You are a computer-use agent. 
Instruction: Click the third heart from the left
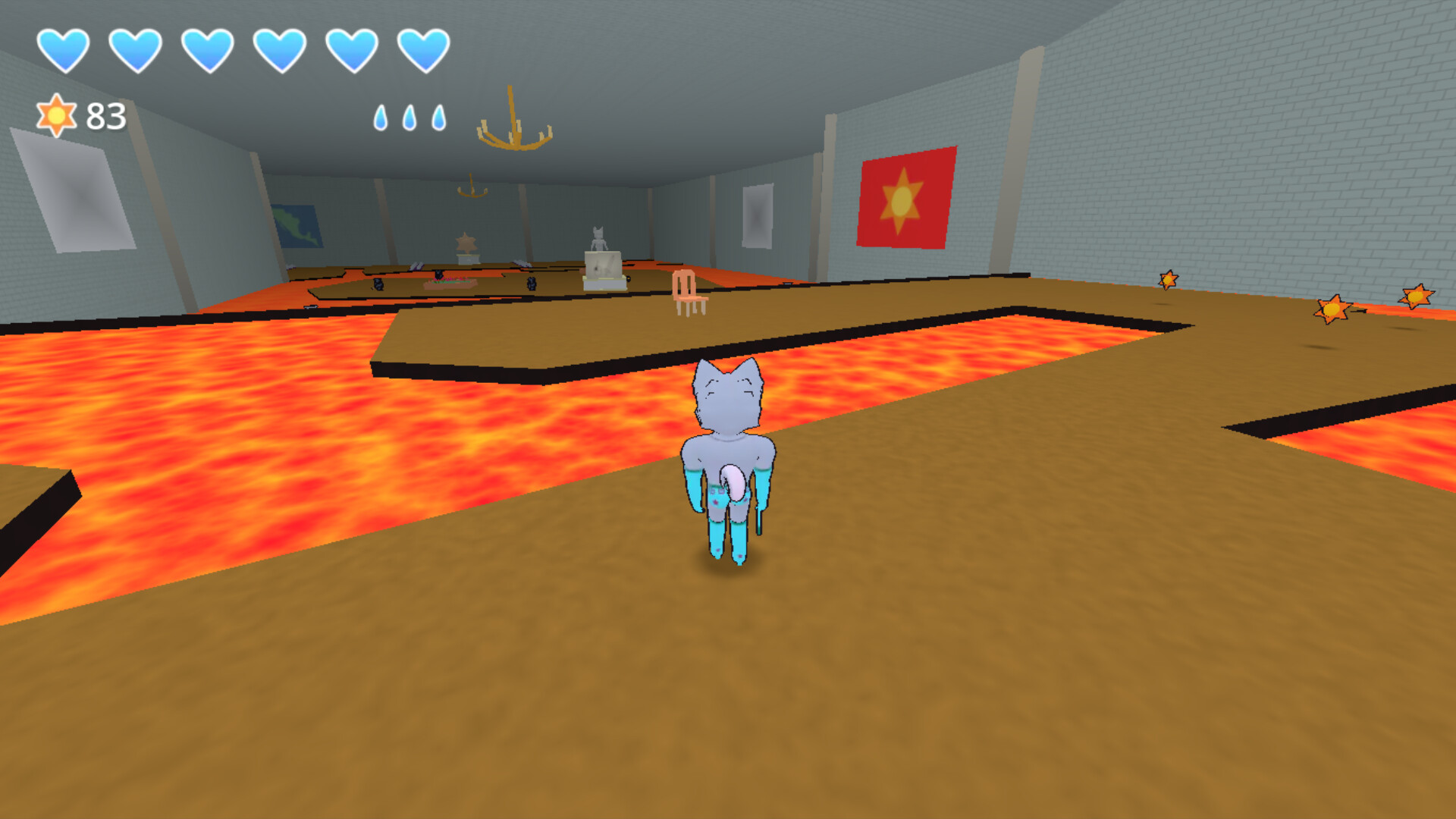point(208,49)
